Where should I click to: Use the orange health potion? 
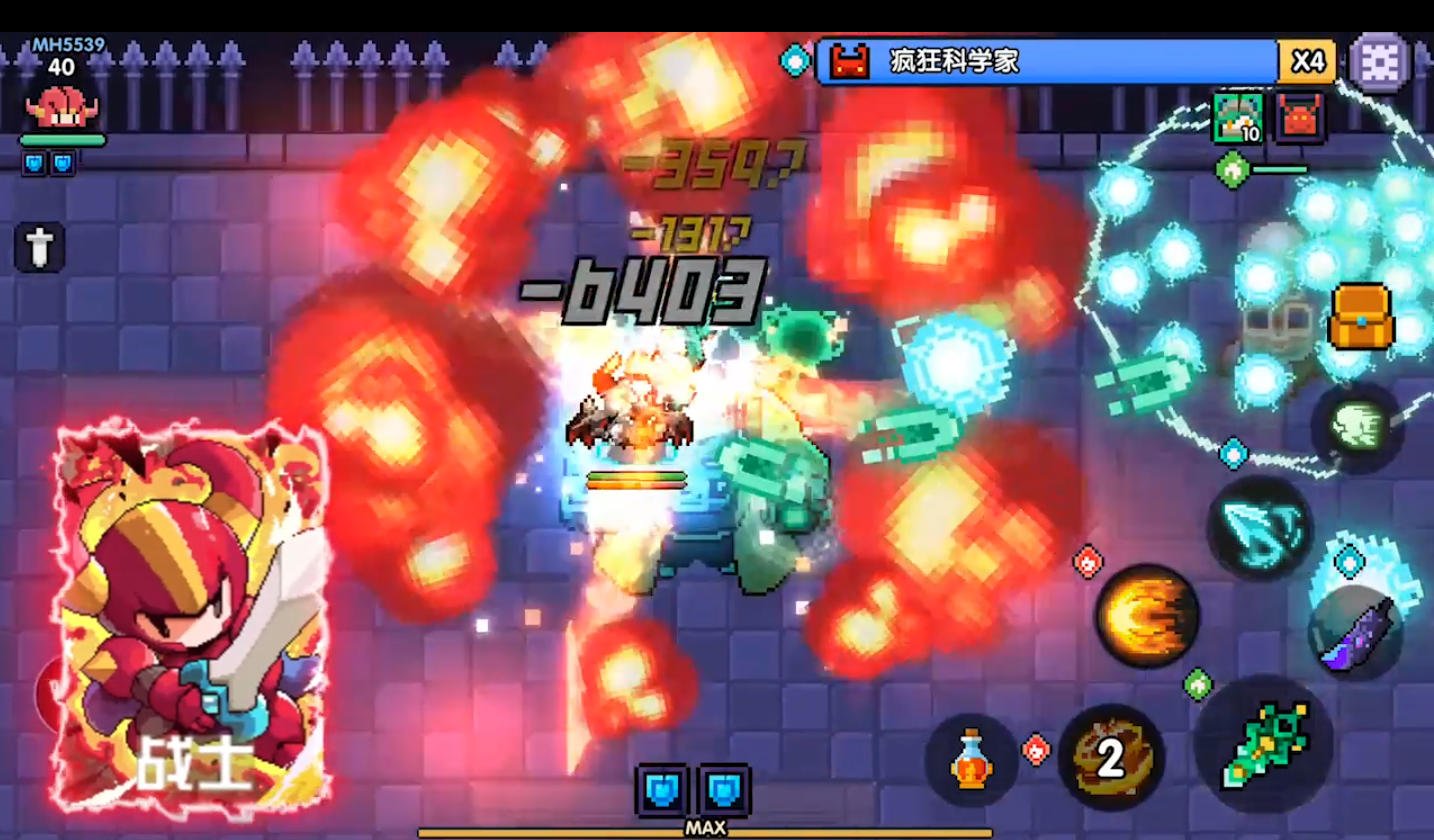(971, 760)
